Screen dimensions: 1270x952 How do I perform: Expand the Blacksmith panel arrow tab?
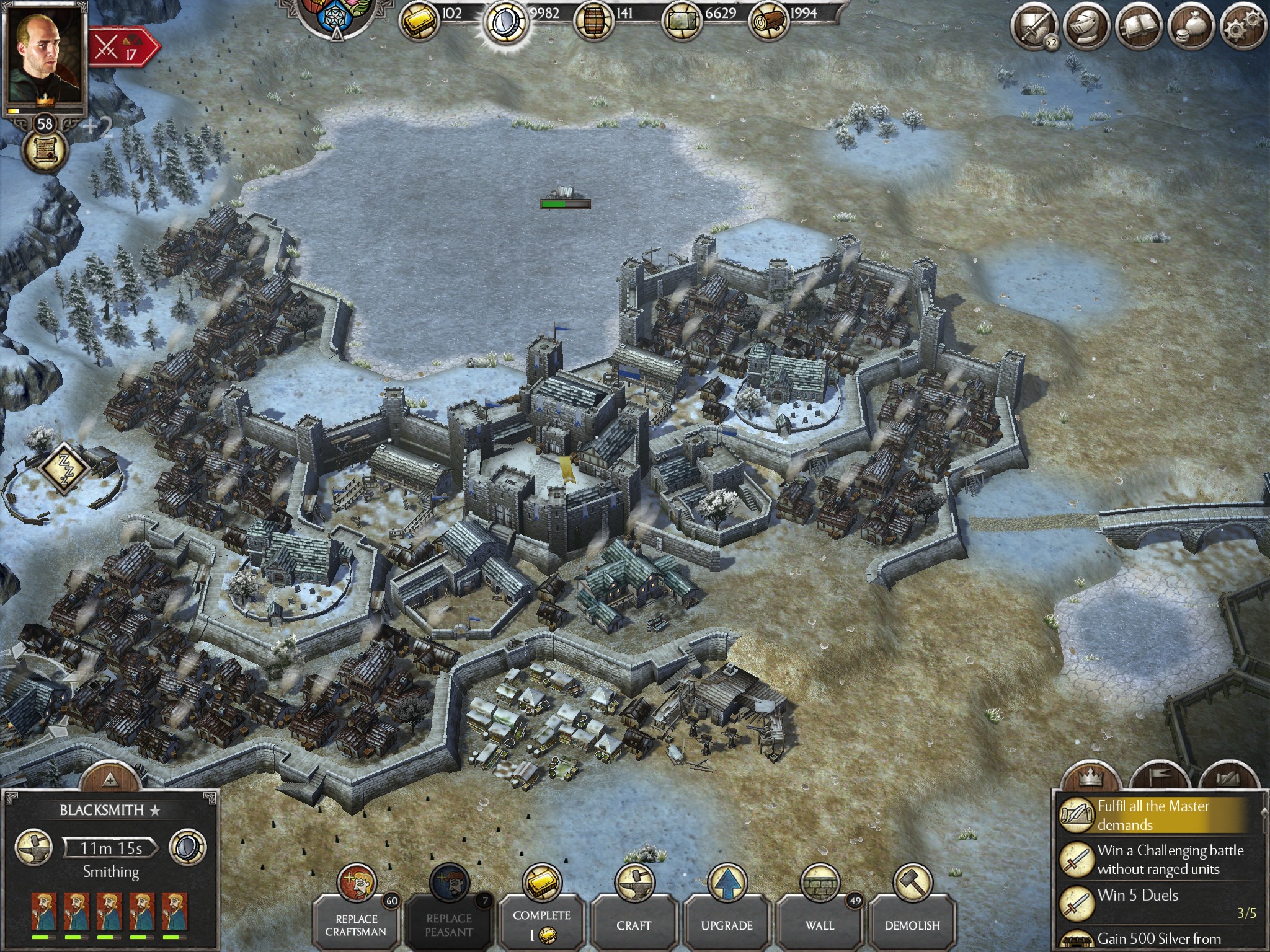(x=110, y=778)
